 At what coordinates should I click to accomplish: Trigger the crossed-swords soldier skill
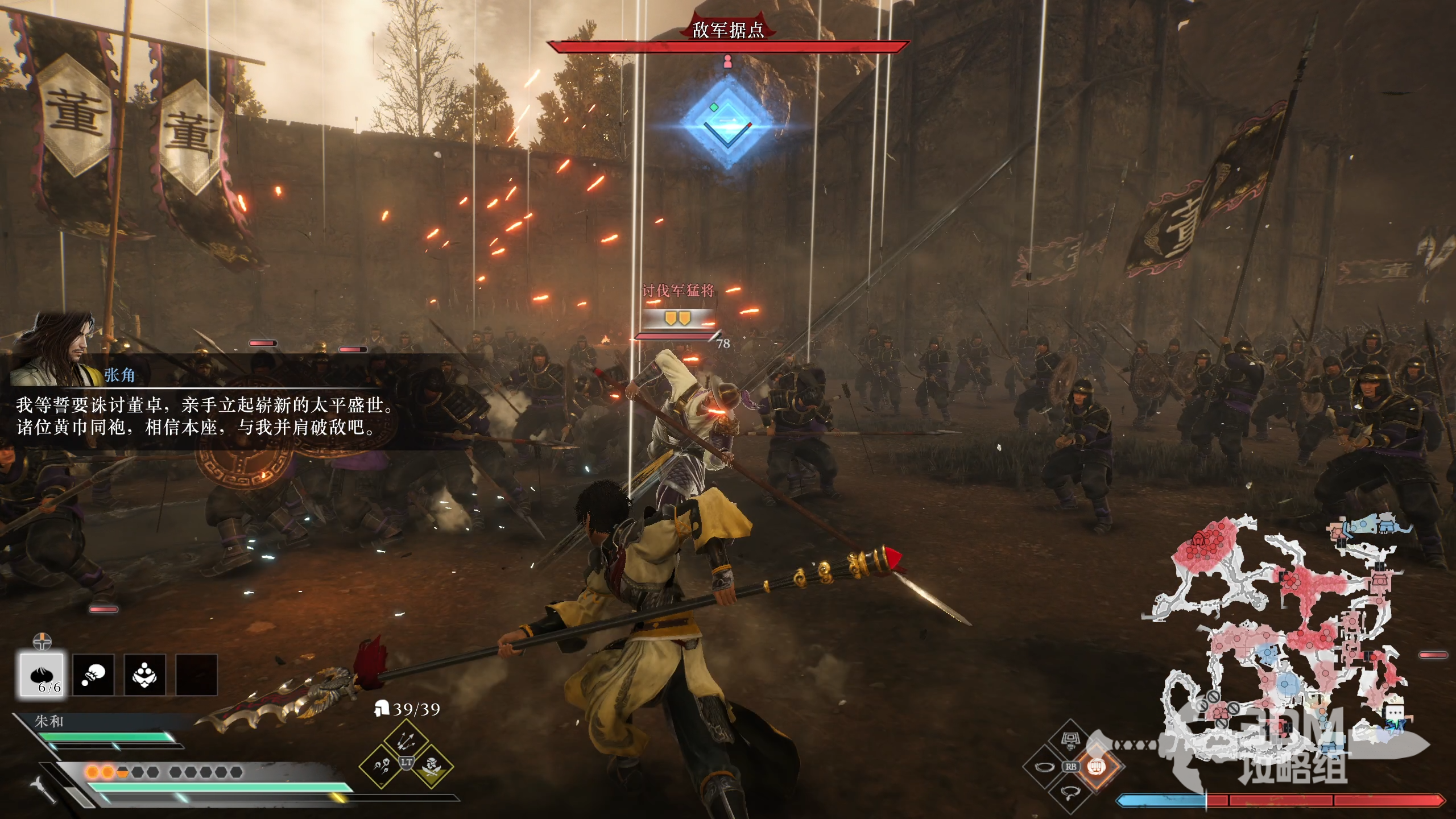(x=431, y=766)
